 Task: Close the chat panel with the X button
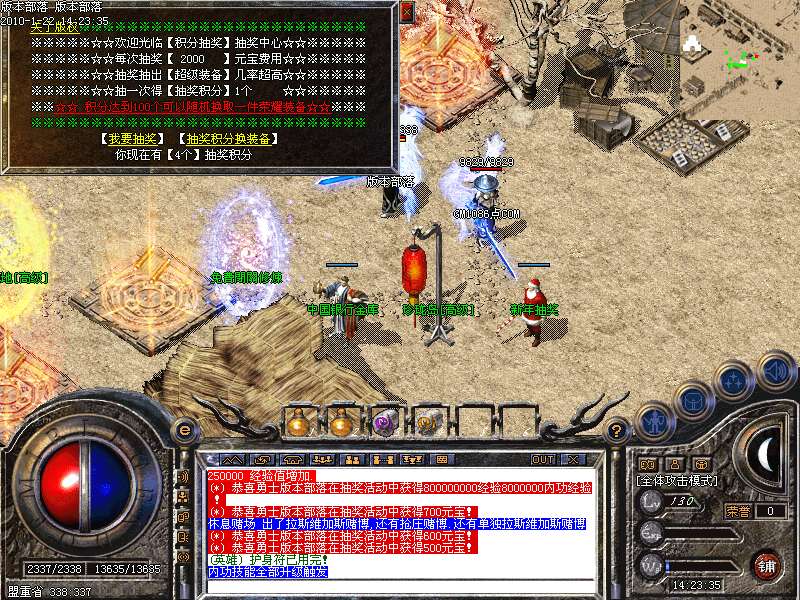click(572, 460)
